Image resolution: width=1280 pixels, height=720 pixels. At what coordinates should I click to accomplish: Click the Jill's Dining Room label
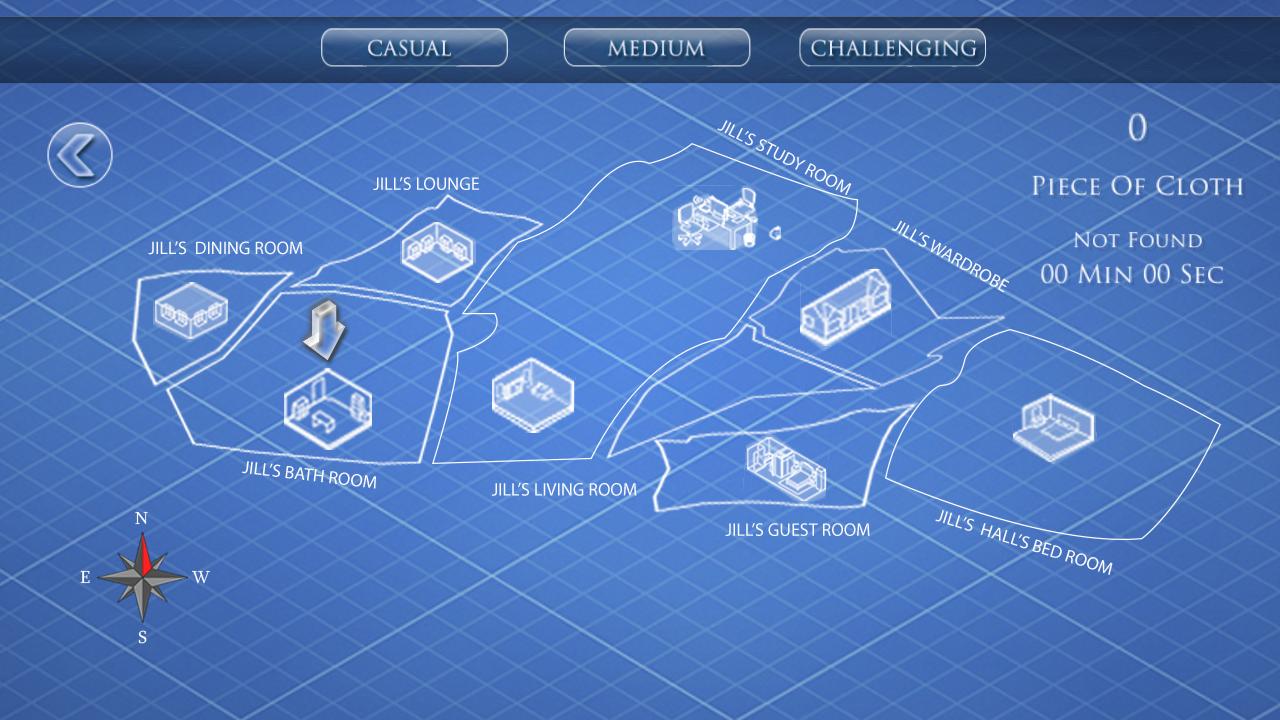click(x=225, y=247)
